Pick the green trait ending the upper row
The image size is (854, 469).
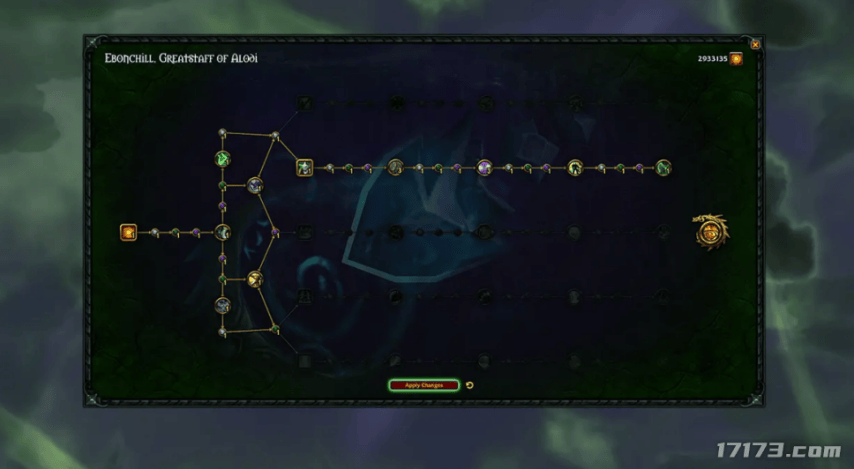point(663,167)
